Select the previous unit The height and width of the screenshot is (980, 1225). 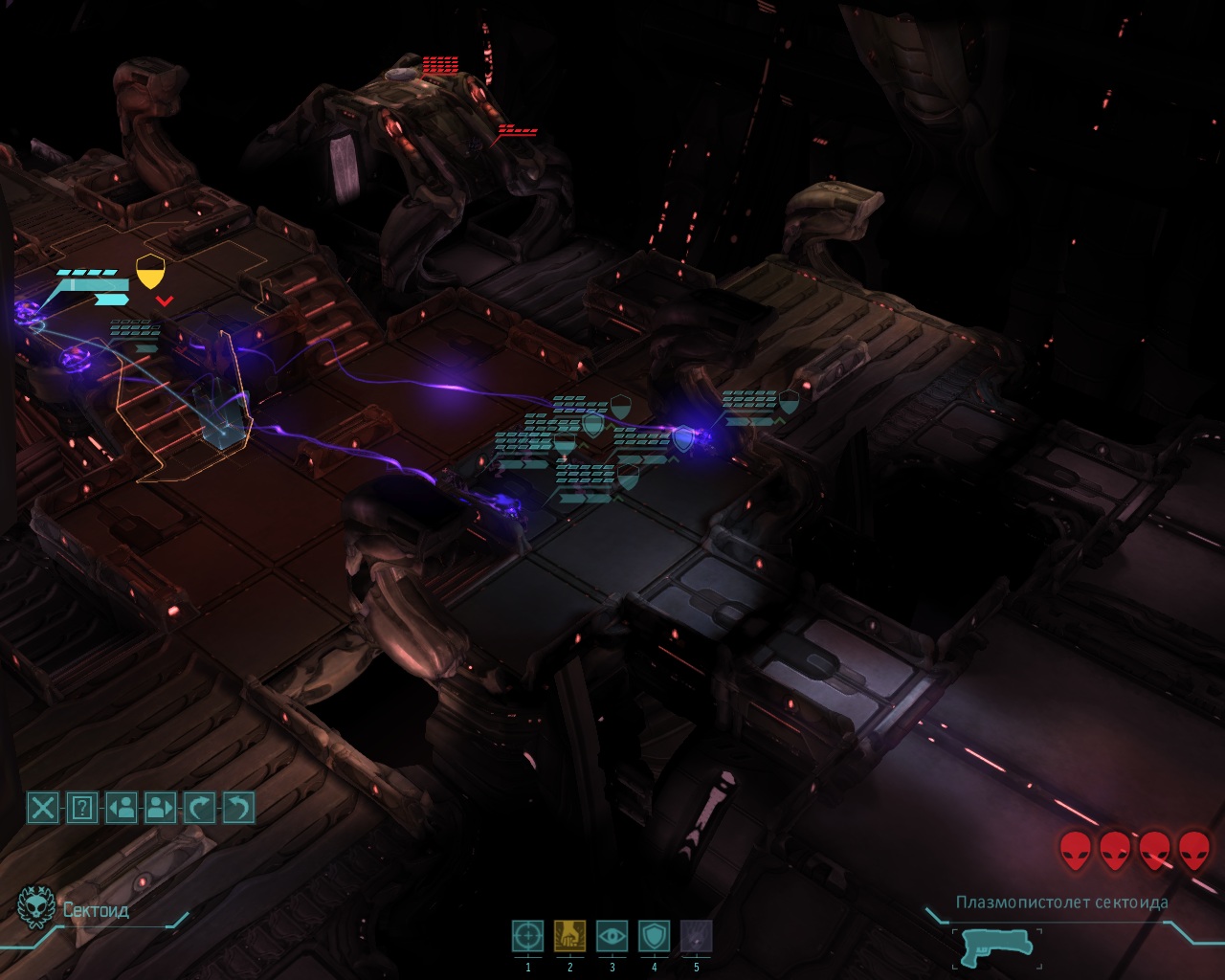click(122, 808)
